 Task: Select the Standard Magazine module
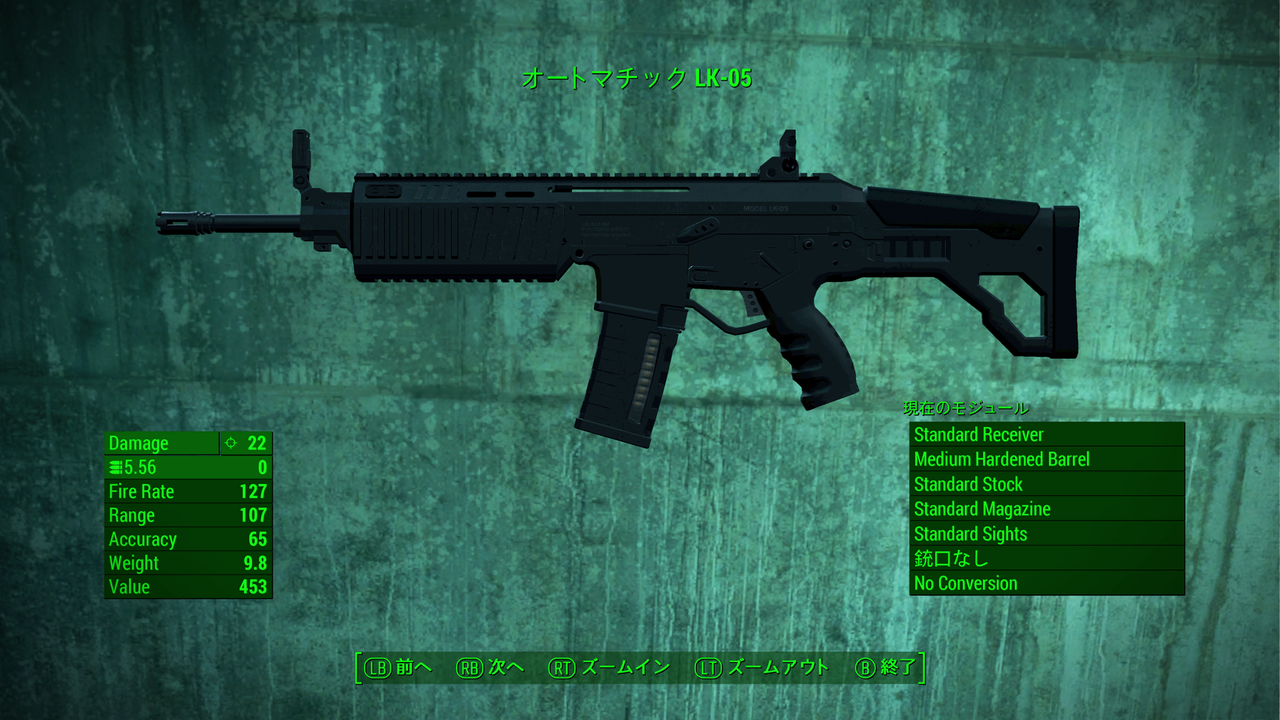coord(982,510)
